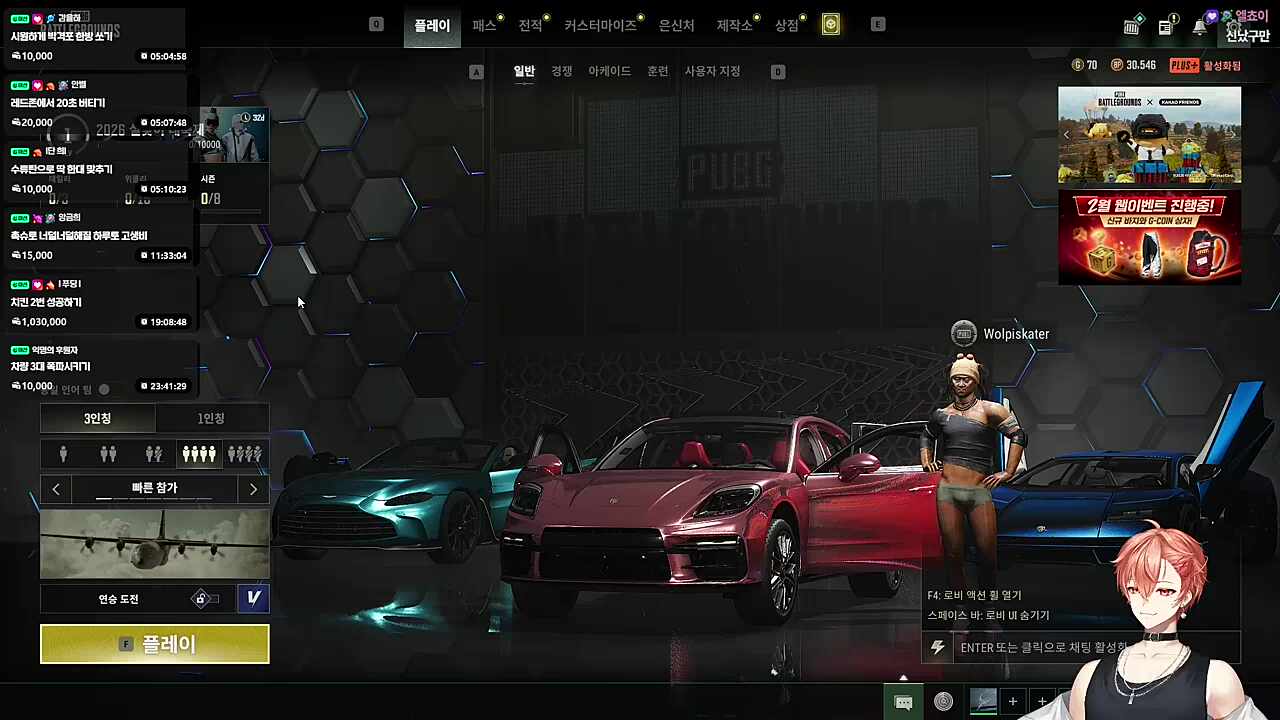1280x720 pixels.
Task: Switch to the 경쟁 mode tab
Action: tap(562, 71)
